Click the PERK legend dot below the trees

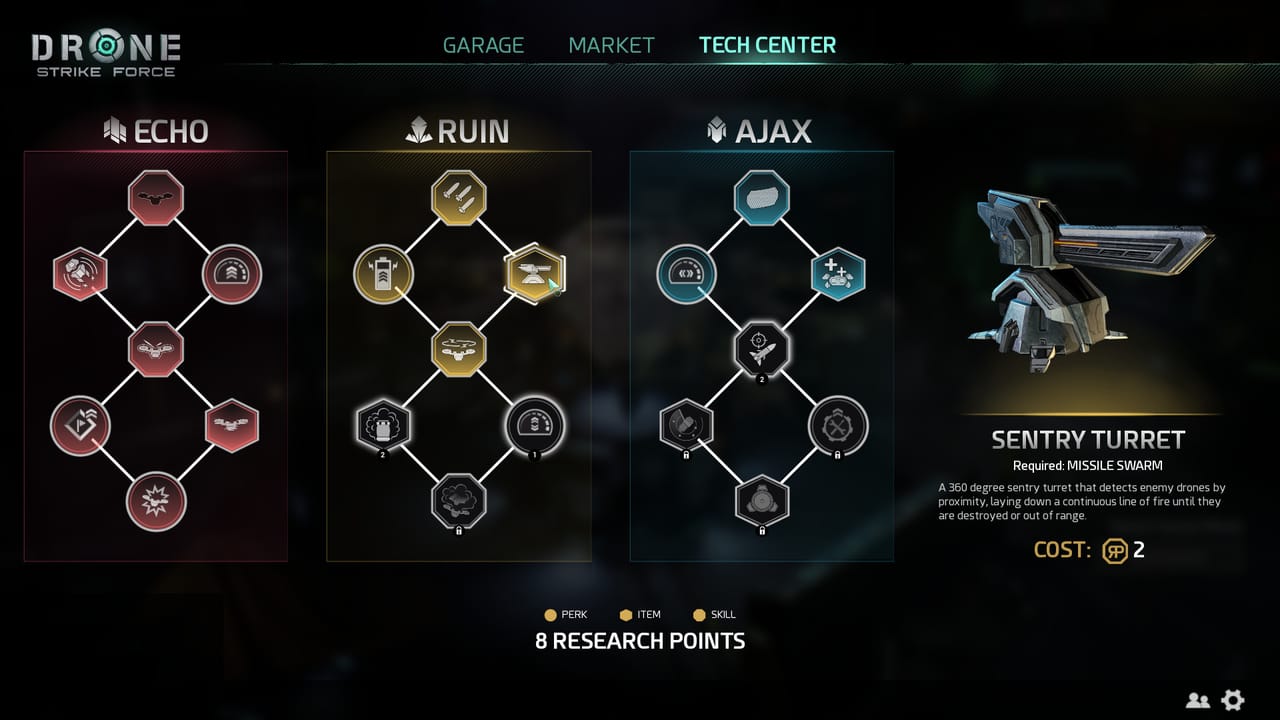click(x=551, y=614)
